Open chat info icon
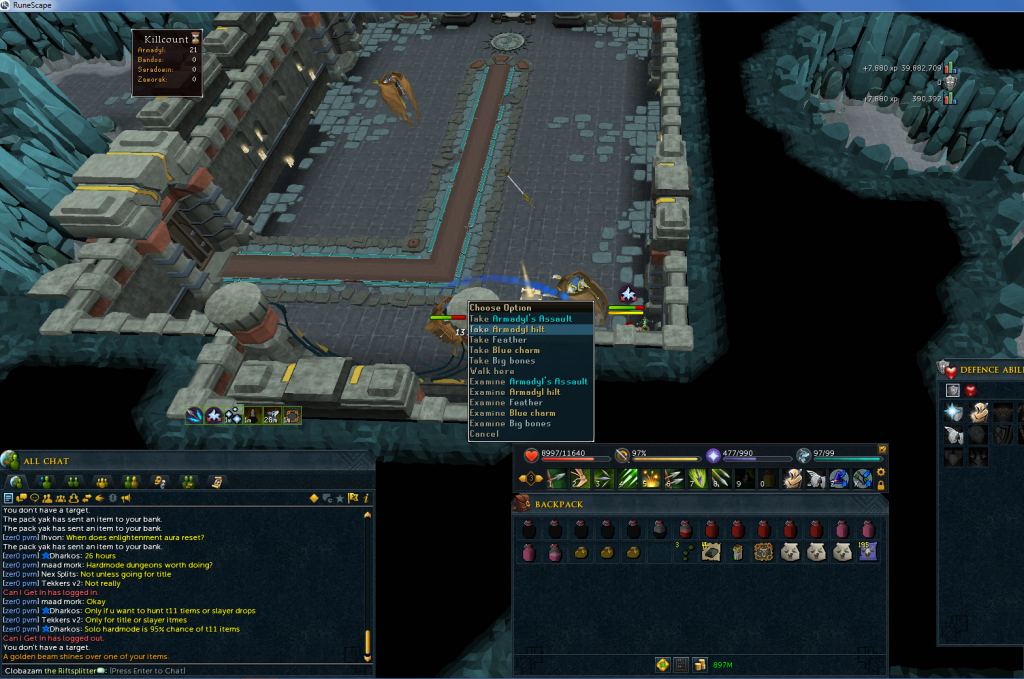The width and height of the screenshot is (1024, 679). [x=367, y=498]
